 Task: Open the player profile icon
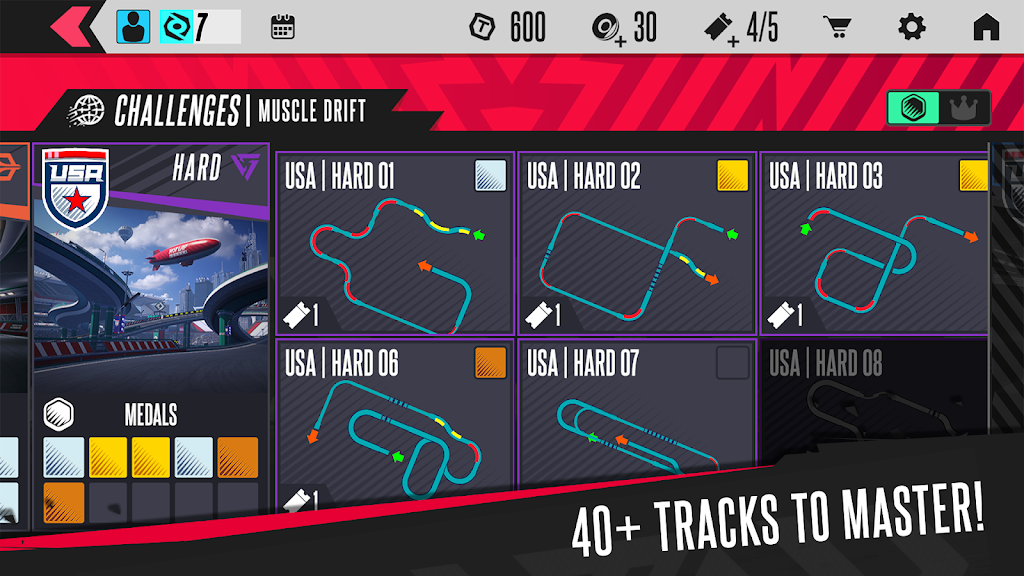tap(133, 27)
